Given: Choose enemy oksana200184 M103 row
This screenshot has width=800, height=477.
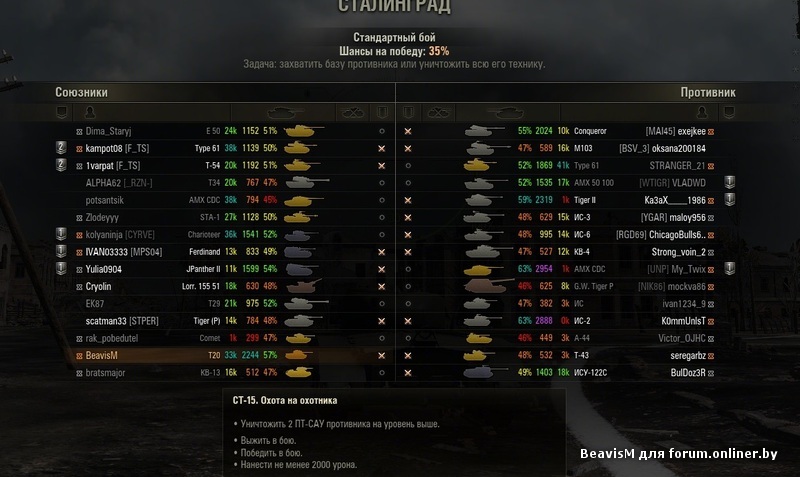Looking at the screenshot, I should tap(679, 148).
